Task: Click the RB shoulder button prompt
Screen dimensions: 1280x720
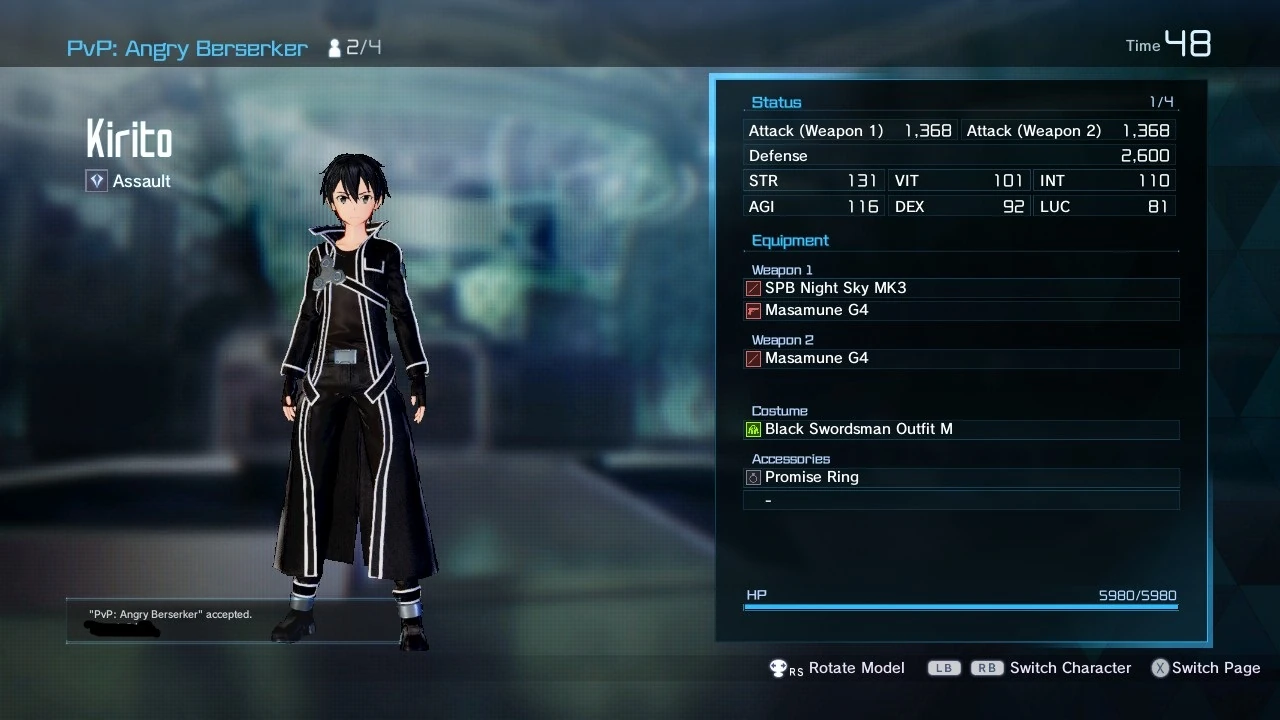Action: click(x=986, y=668)
